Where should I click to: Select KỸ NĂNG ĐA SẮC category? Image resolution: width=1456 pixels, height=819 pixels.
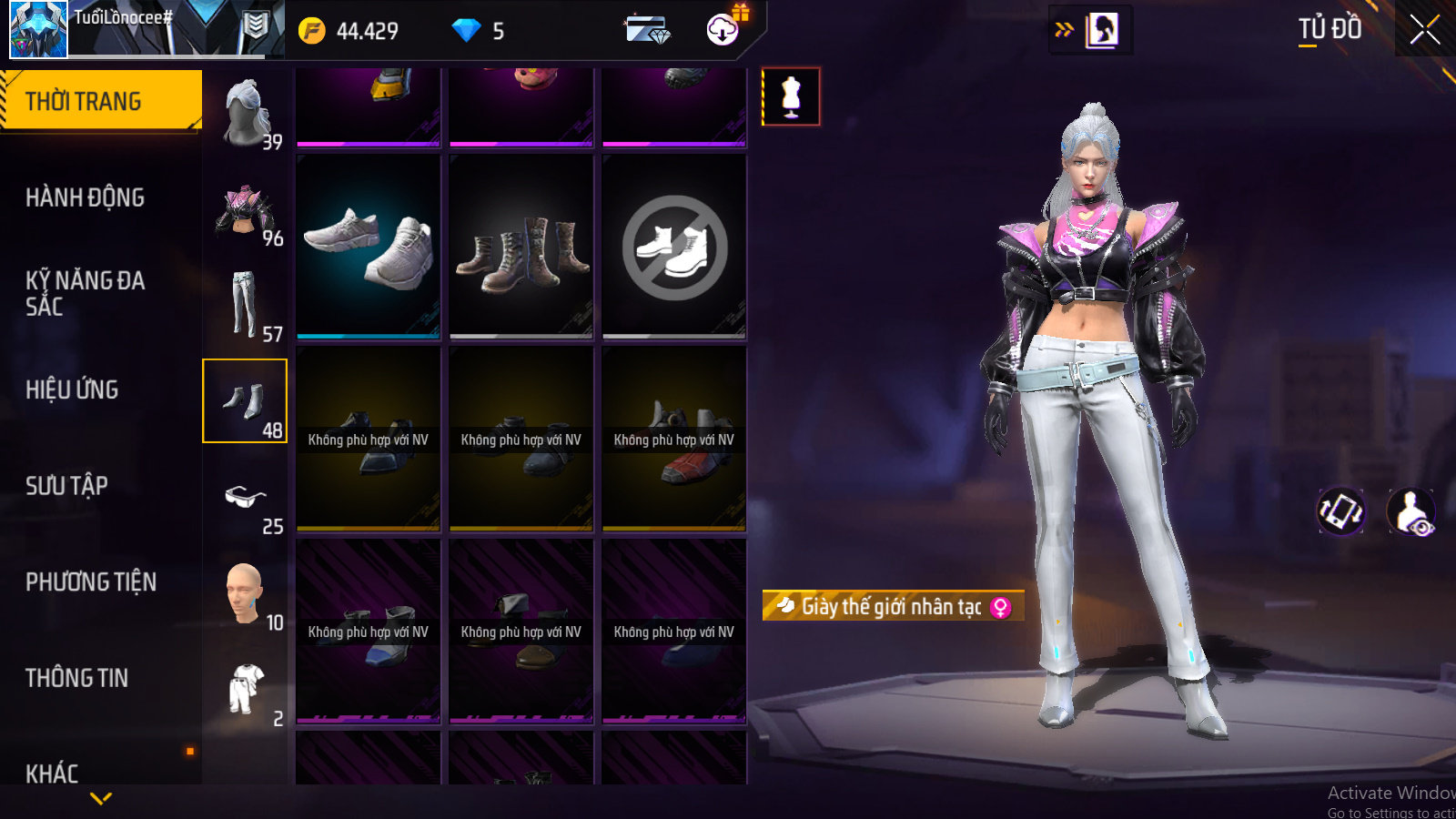tap(85, 293)
